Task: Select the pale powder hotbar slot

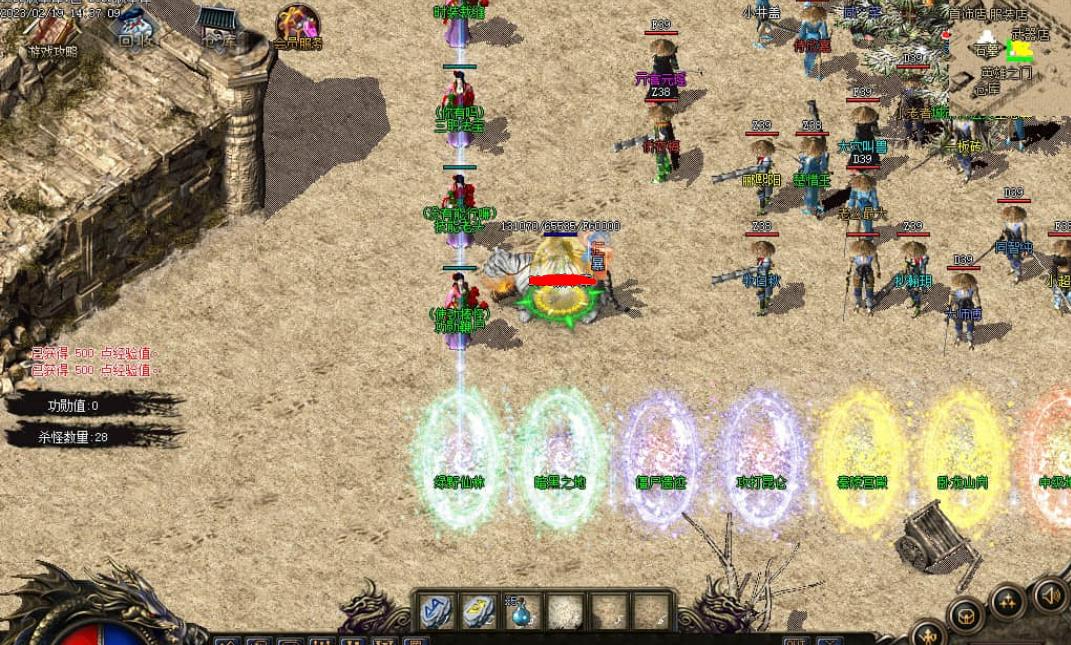Action: 565,612
